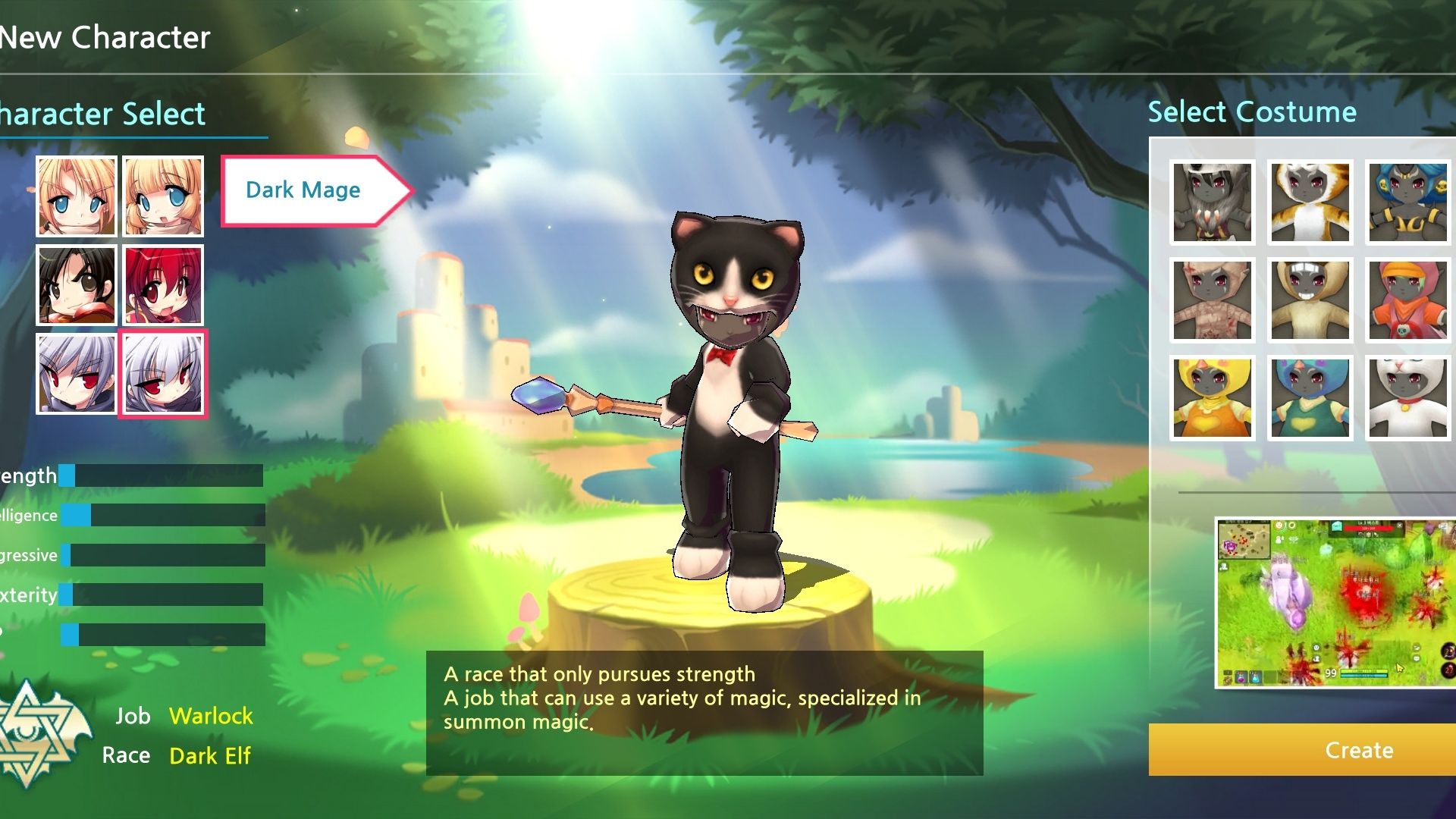Click the yellow Warlock job label
Screen dimensions: 1456x819
[212, 716]
